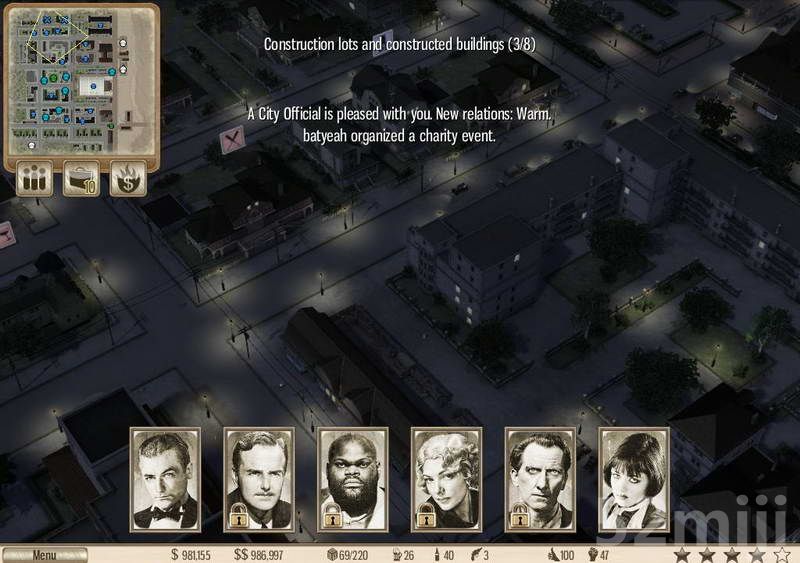800x563 pixels.
Task: Select the locked blonde woman portrait
Action: pos(446,480)
